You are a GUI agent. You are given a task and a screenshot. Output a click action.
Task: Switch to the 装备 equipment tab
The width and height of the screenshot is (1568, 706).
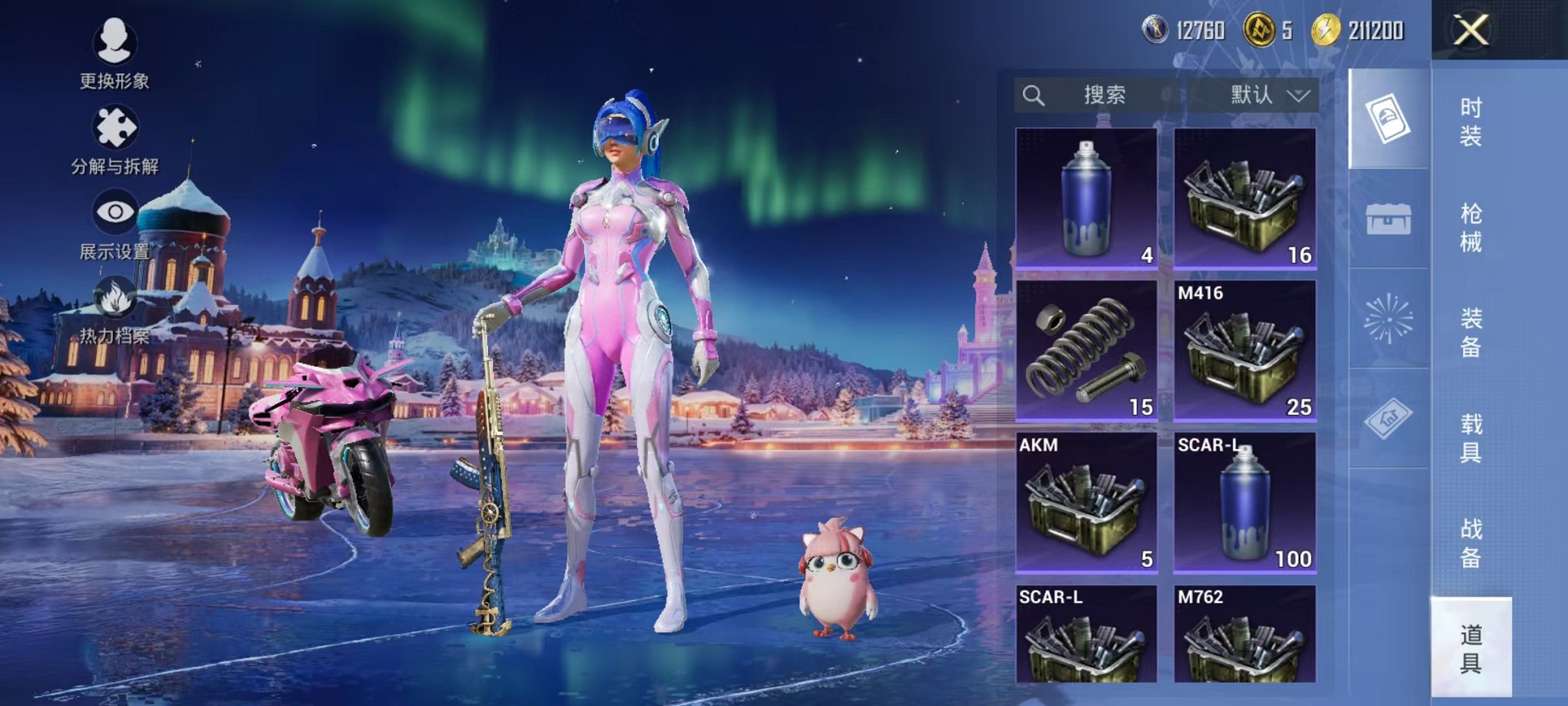pyautogui.click(x=1470, y=333)
